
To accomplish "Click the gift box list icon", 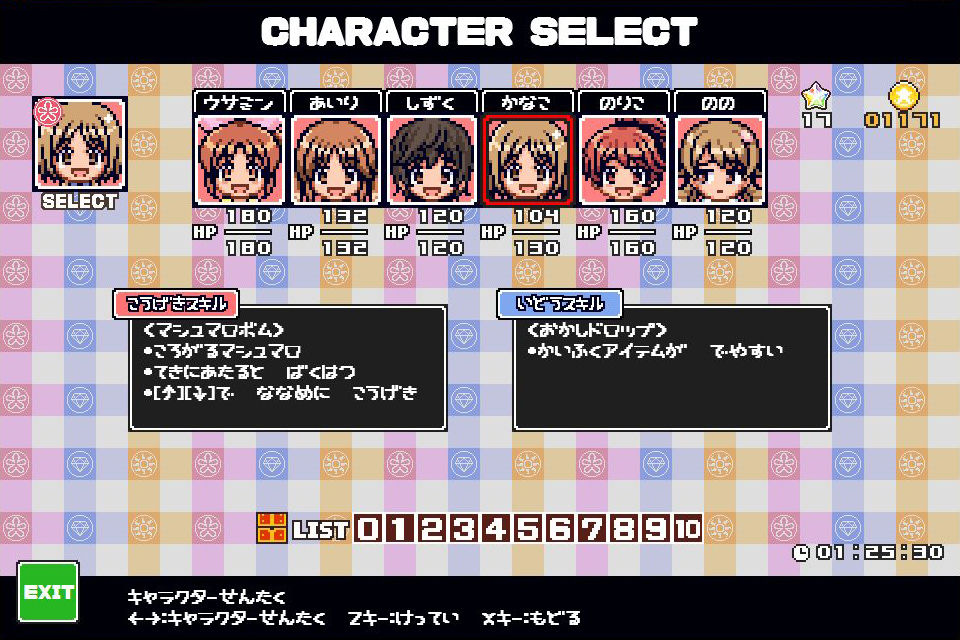I will pyautogui.click(x=272, y=527).
